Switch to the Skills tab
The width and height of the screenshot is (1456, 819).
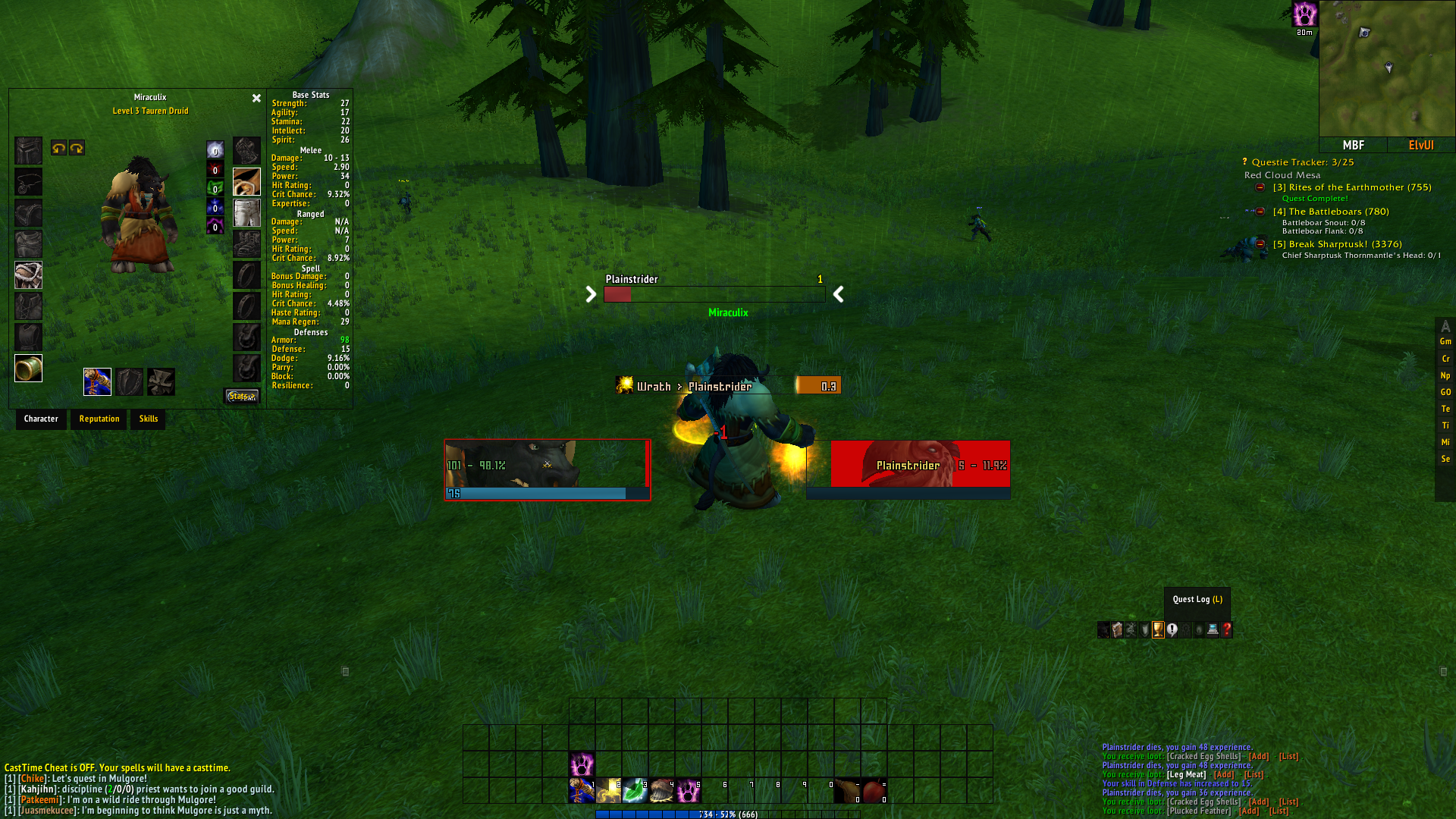coord(147,419)
